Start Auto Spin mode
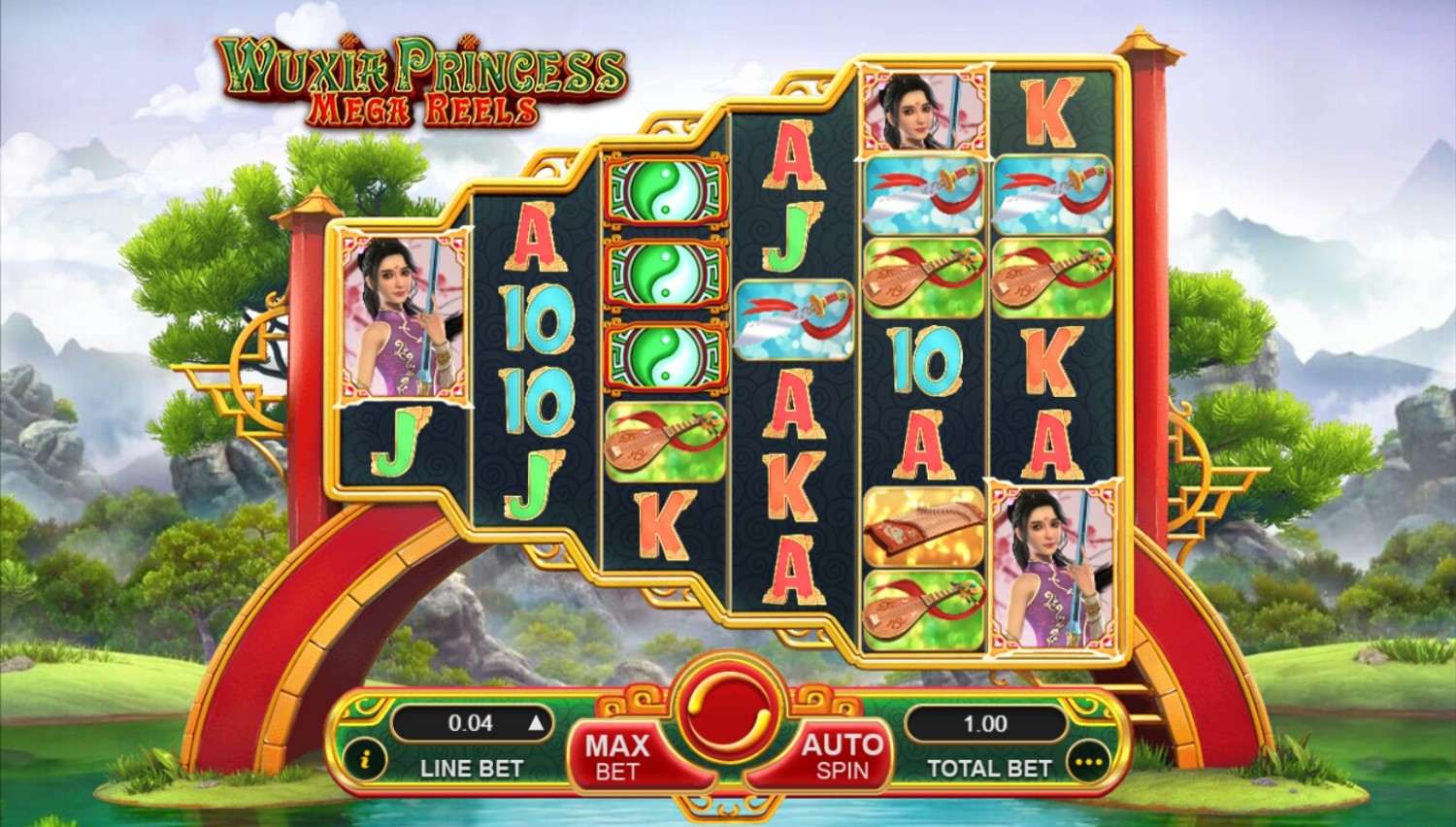This screenshot has height=827, width=1456. click(x=841, y=757)
